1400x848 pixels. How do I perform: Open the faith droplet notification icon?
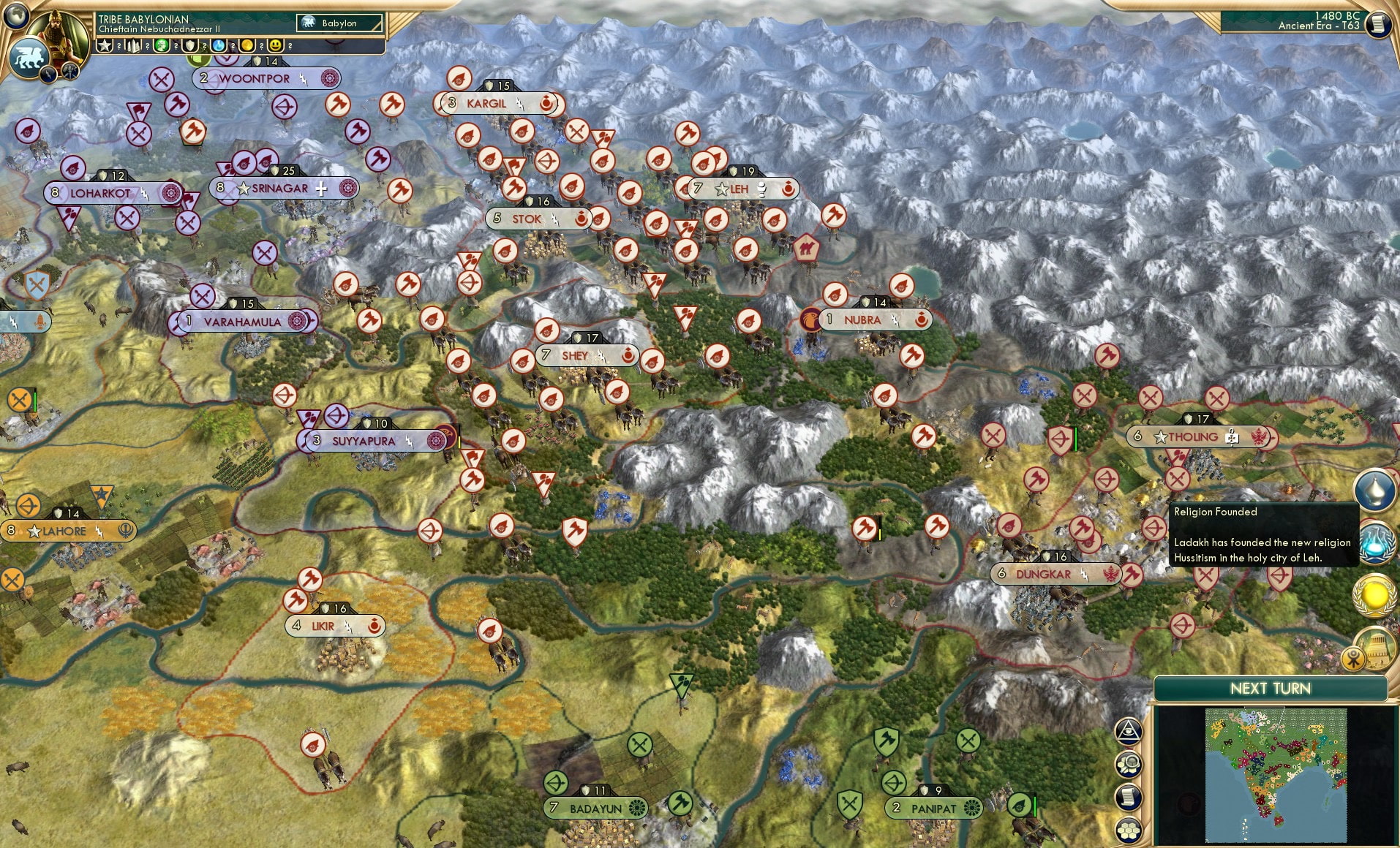[x=1376, y=490]
